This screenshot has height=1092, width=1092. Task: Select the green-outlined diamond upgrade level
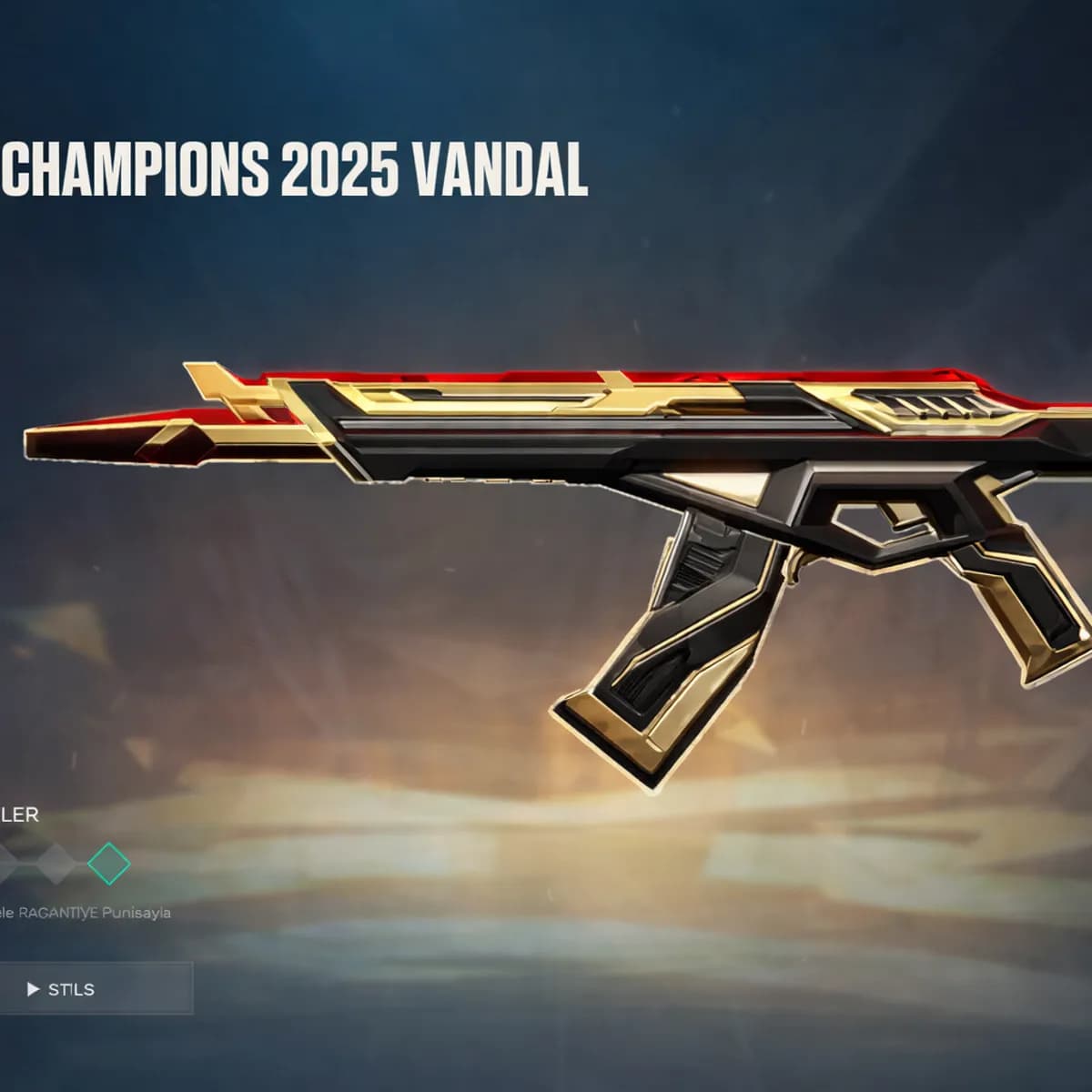point(109,863)
